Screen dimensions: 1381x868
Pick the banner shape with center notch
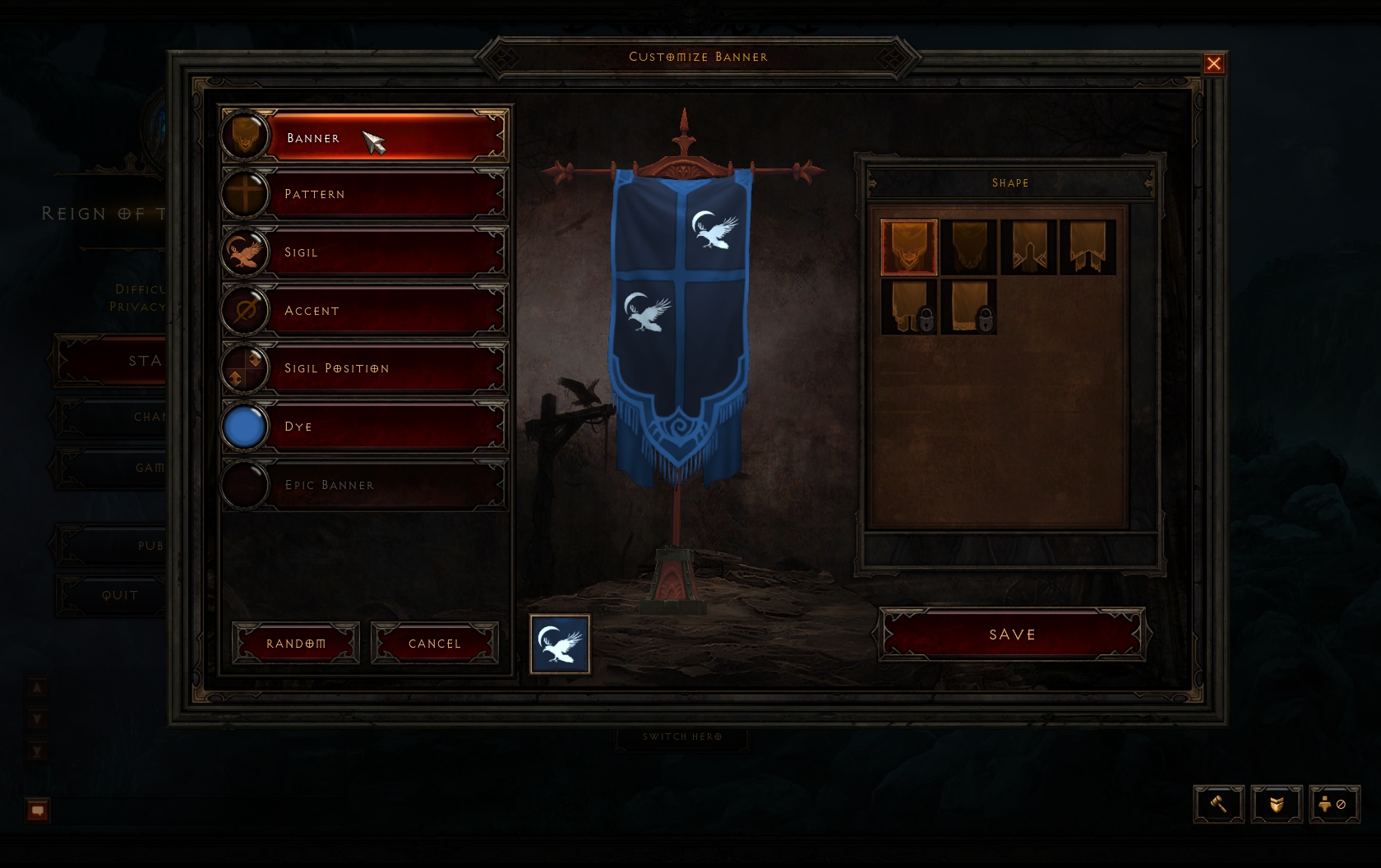coord(1028,247)
